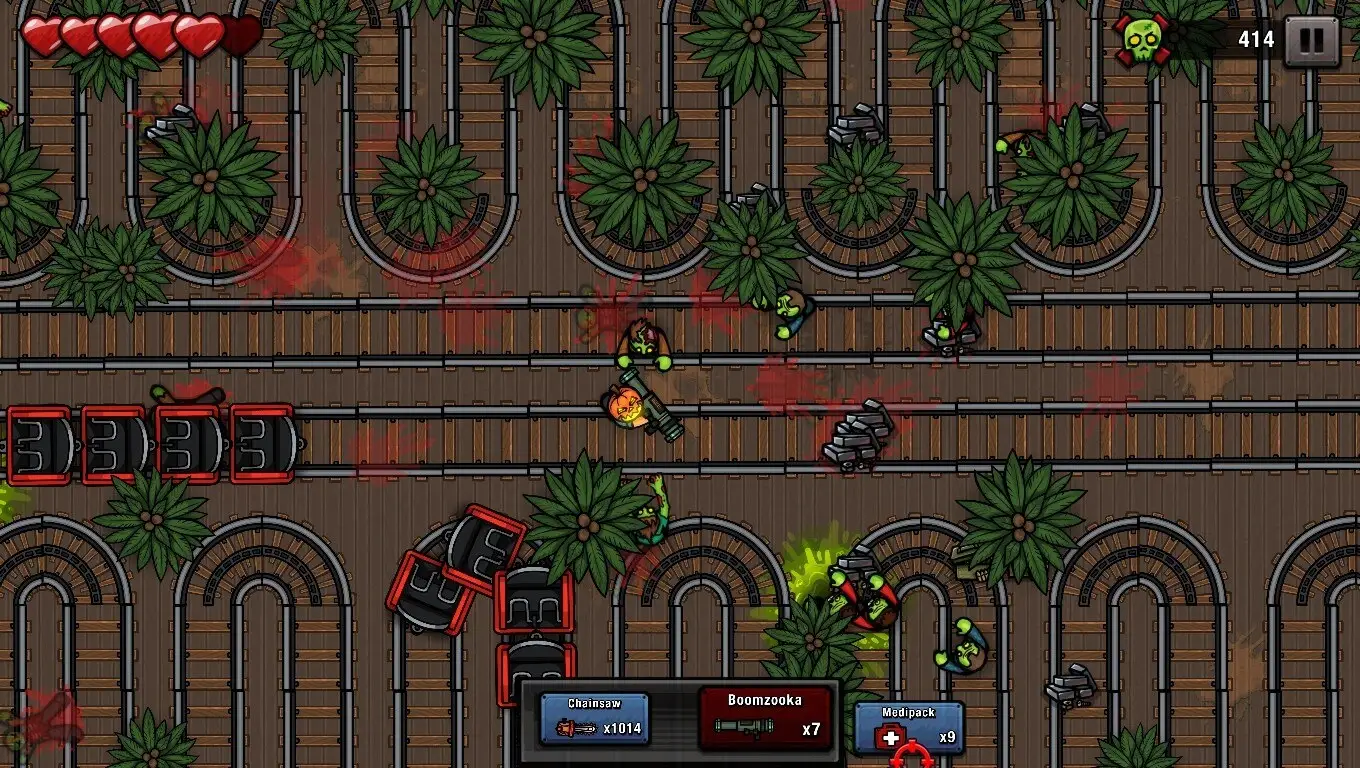Screen dimensions: 1360x768
Task: Use a Medipack
Action: click(x=909, y=727)
